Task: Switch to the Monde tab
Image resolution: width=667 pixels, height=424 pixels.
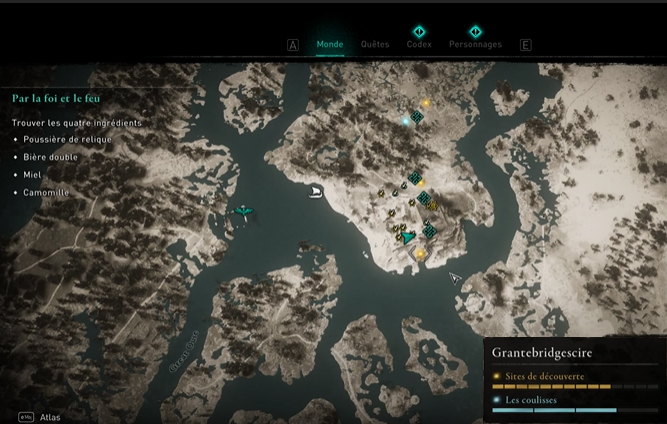Action: (x=329, y=45)
